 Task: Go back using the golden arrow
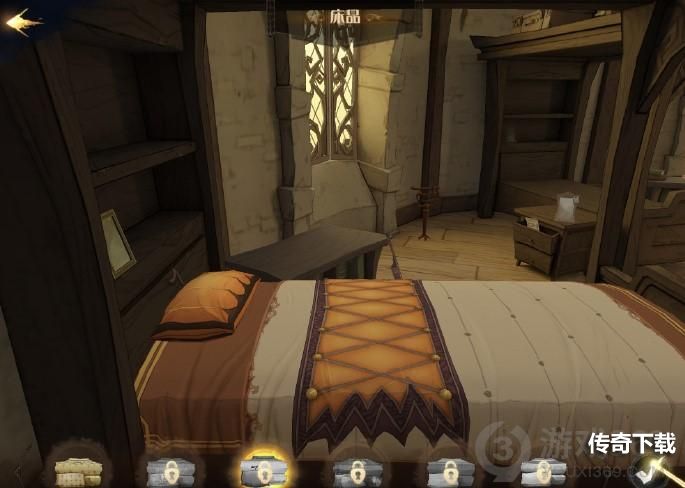point(23,22)
